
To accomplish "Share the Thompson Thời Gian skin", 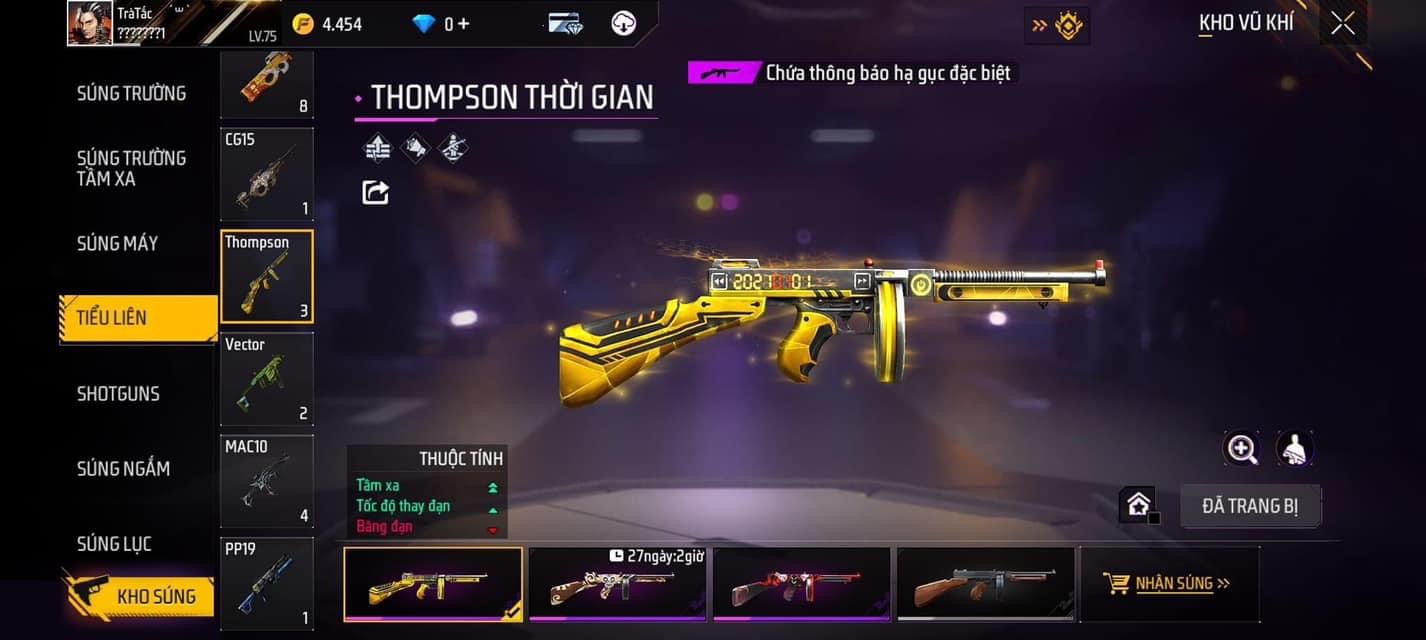I will point(375,191).
